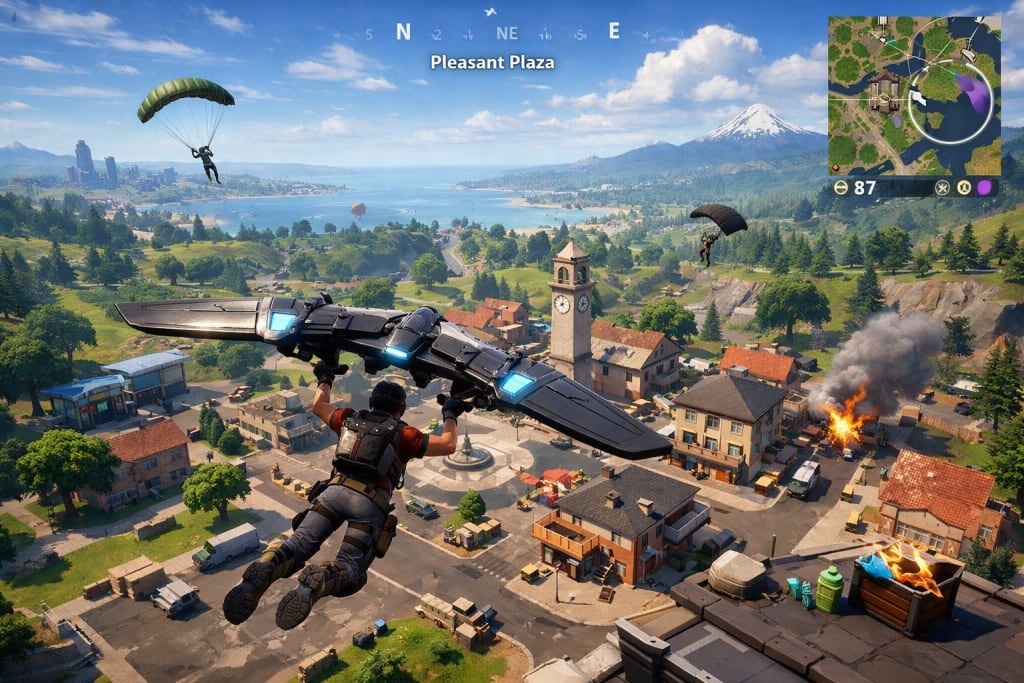
Task: Select the white safe-zone circle on the minimap
Action: [950, 142]
